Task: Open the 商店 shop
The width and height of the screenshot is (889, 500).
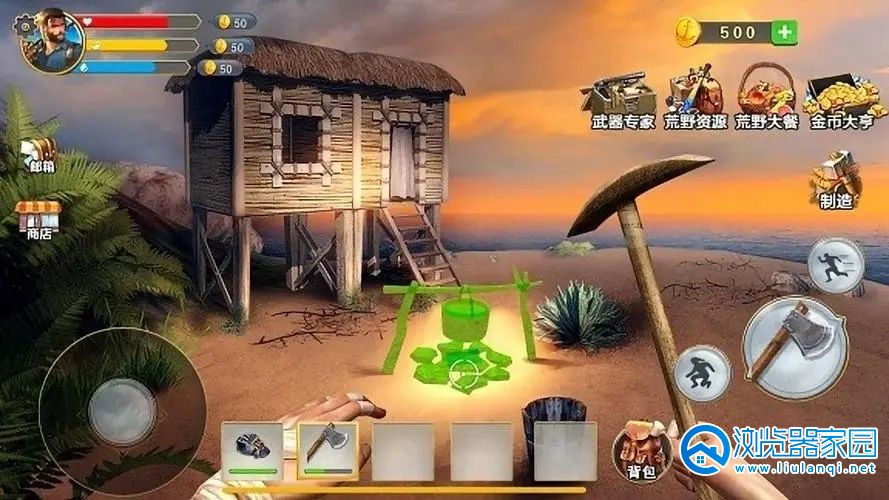Action: [x=38, y=218]
